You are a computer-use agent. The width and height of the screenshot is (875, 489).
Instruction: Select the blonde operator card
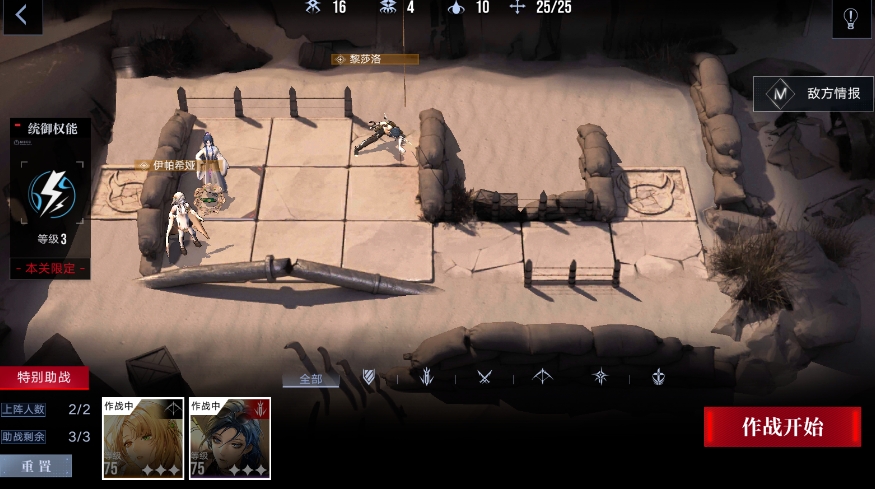coord(141,439)
